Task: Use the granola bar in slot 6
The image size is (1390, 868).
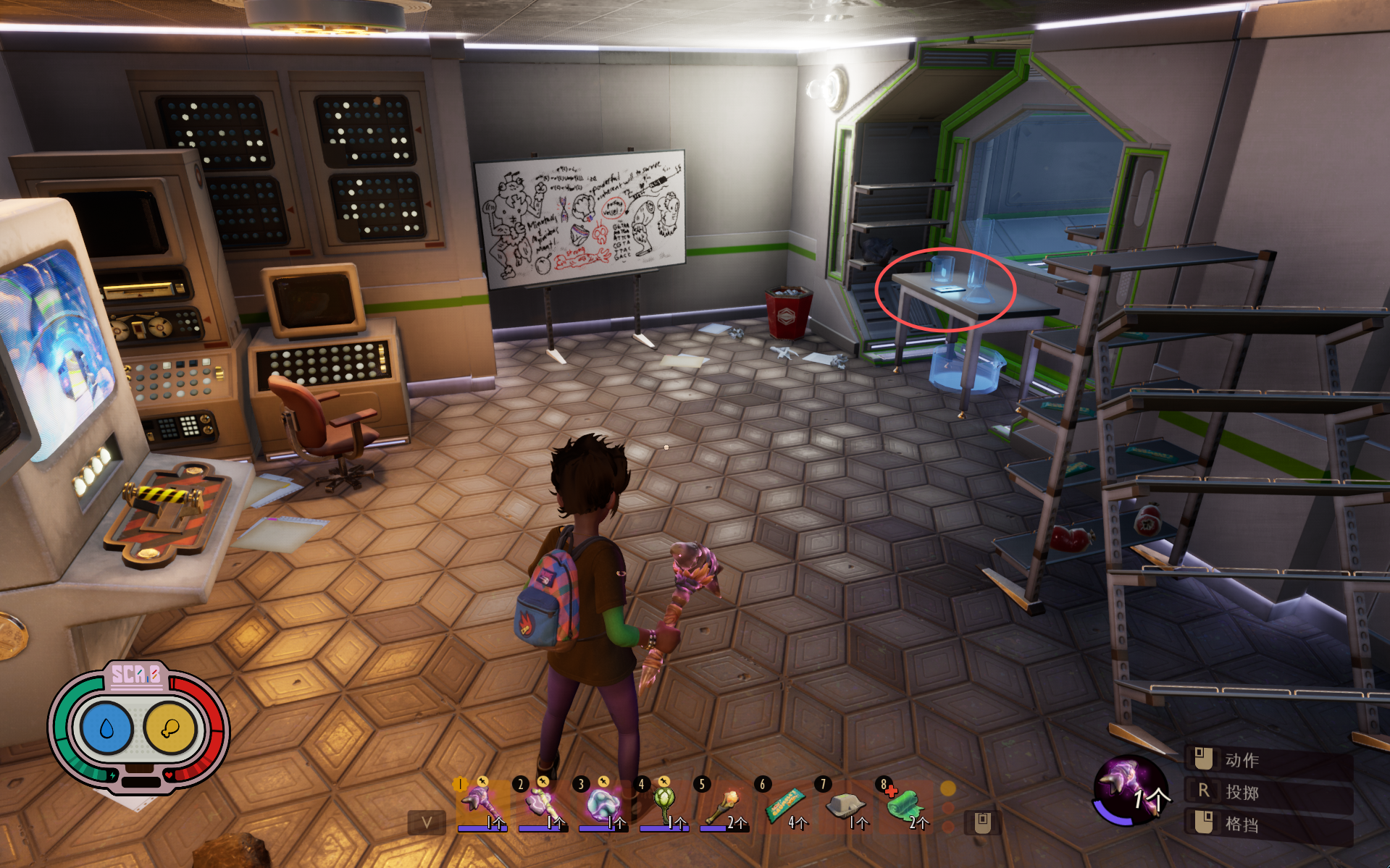Action: [x=785, y=805]
